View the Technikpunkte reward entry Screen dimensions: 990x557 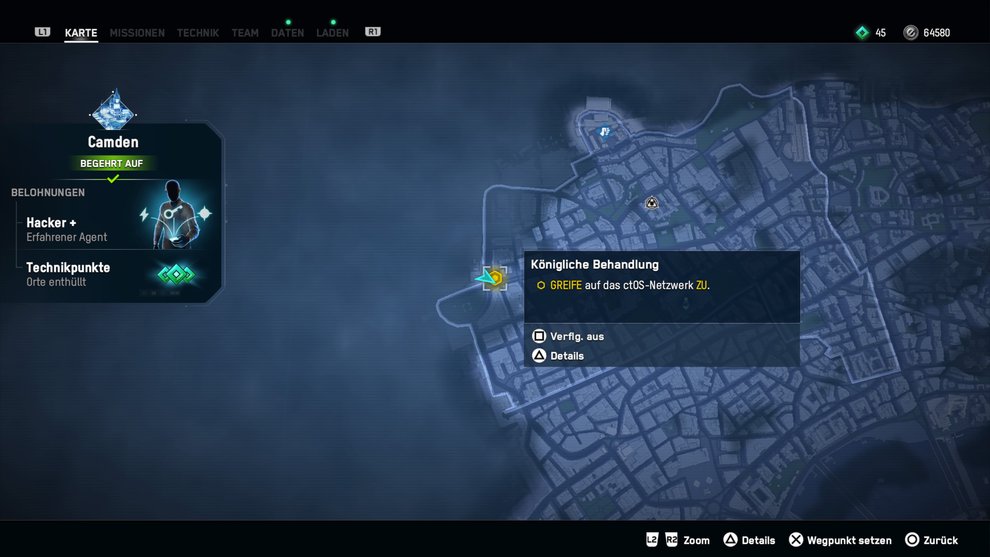click(68, 274)
